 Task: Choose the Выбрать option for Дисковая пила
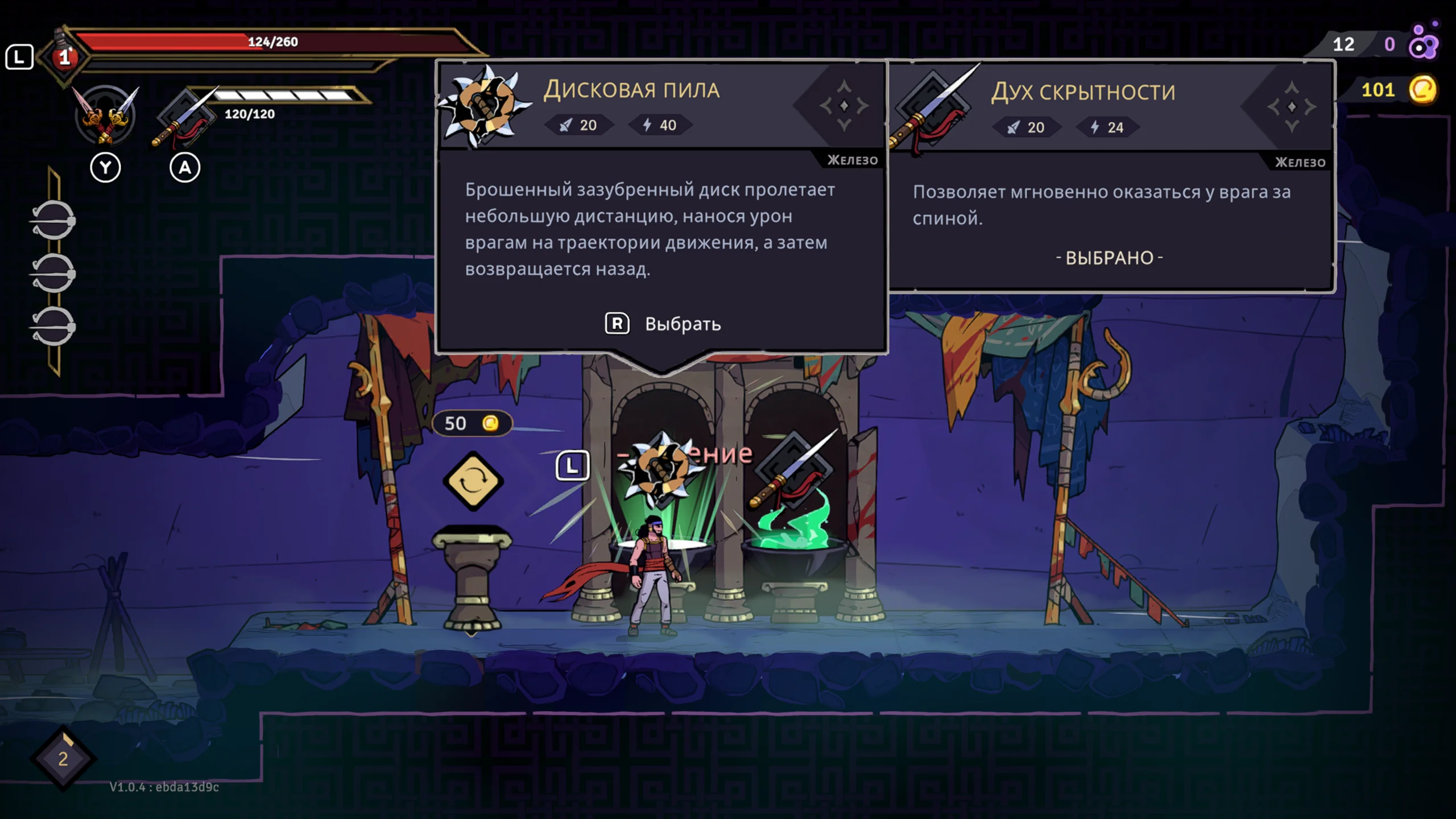[663, 324]
